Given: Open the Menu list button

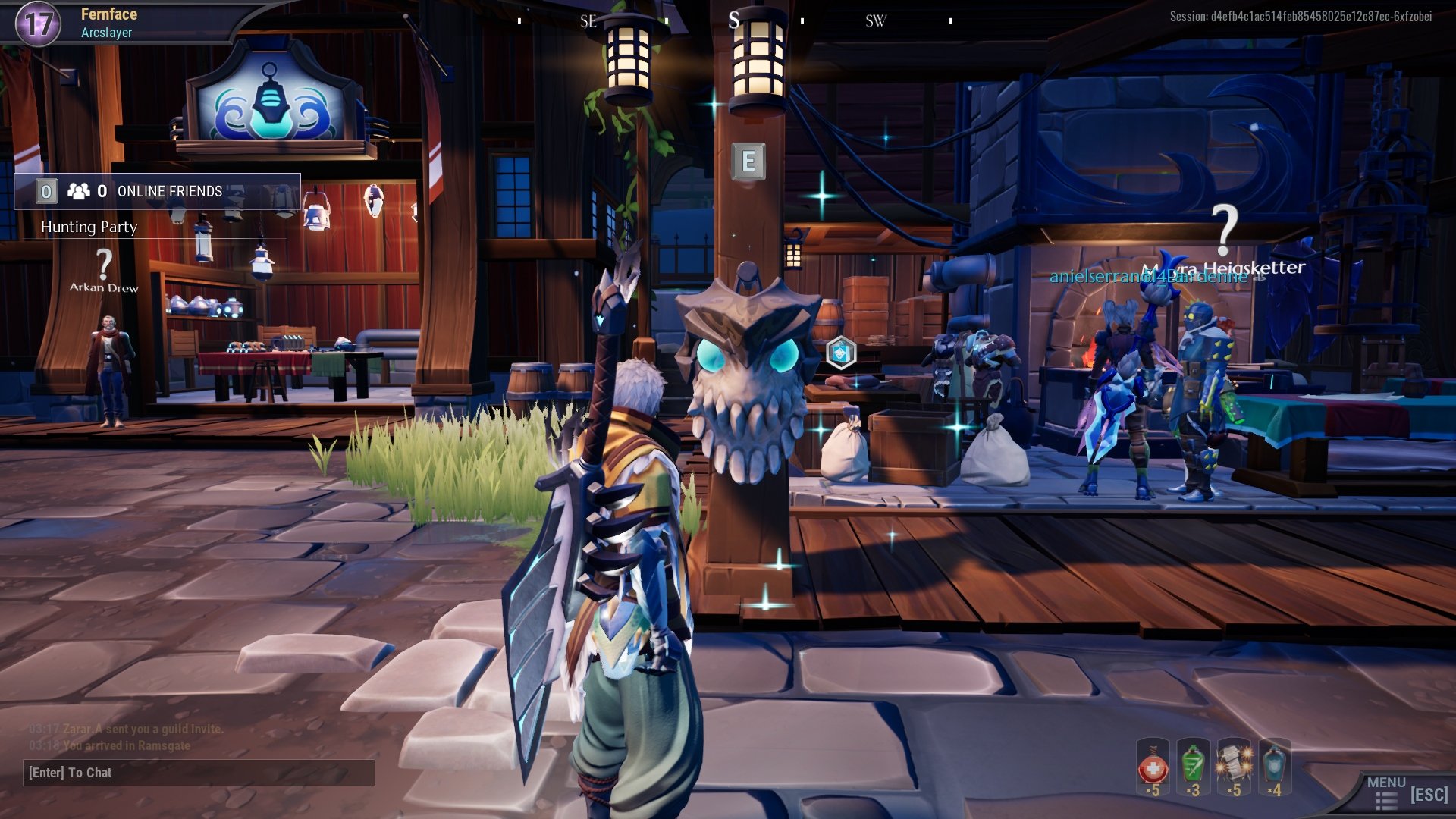Looking at the screenshot, I should (1387, 793).
